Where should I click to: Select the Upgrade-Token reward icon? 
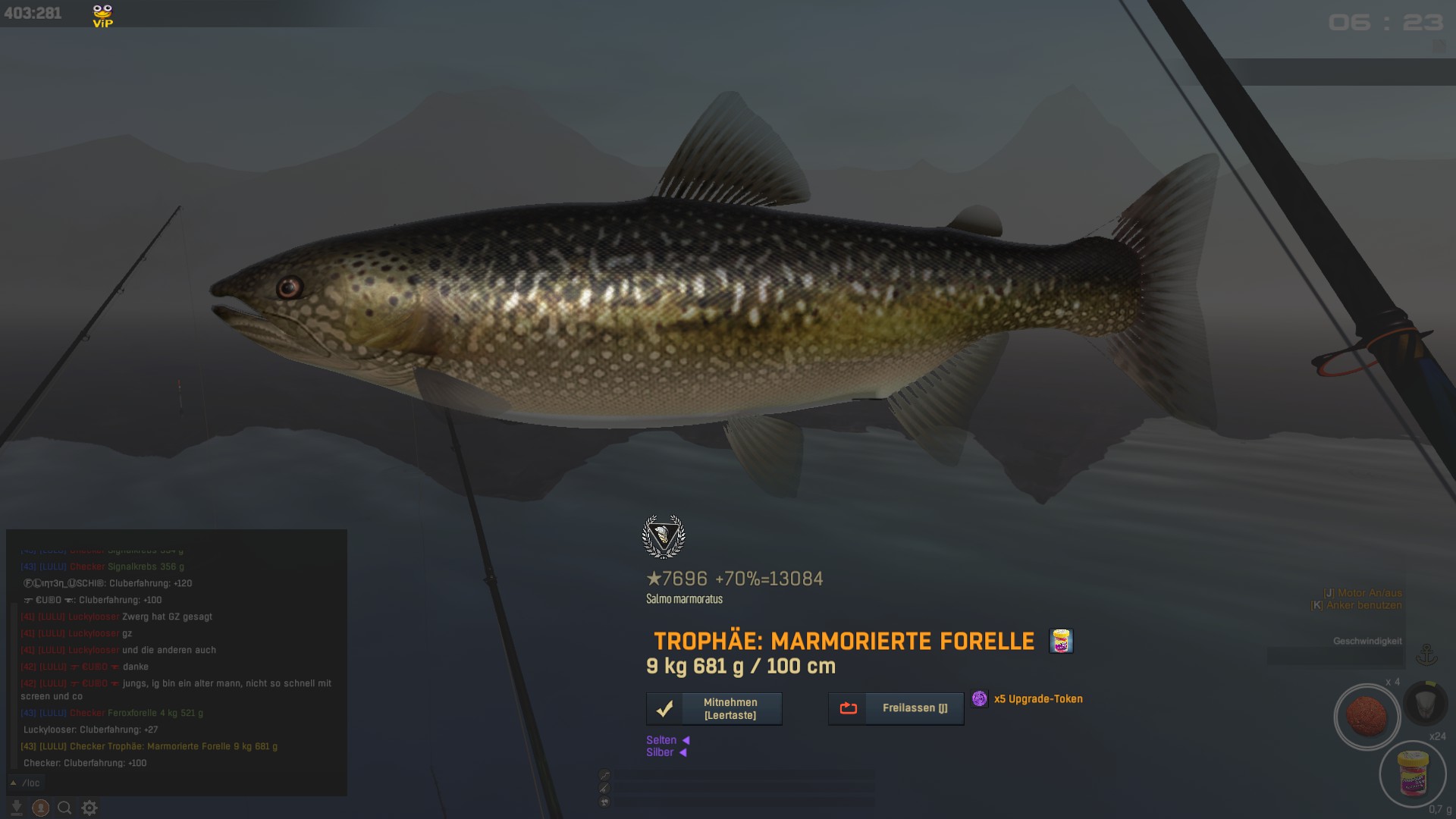point(980,699)
